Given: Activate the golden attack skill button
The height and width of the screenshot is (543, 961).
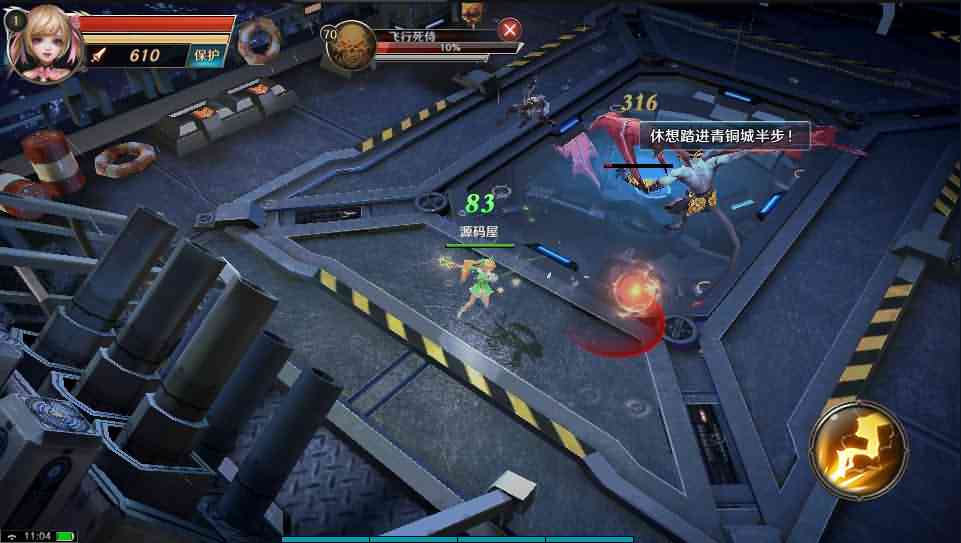Looking at the screenshot, I should point(858,448).
